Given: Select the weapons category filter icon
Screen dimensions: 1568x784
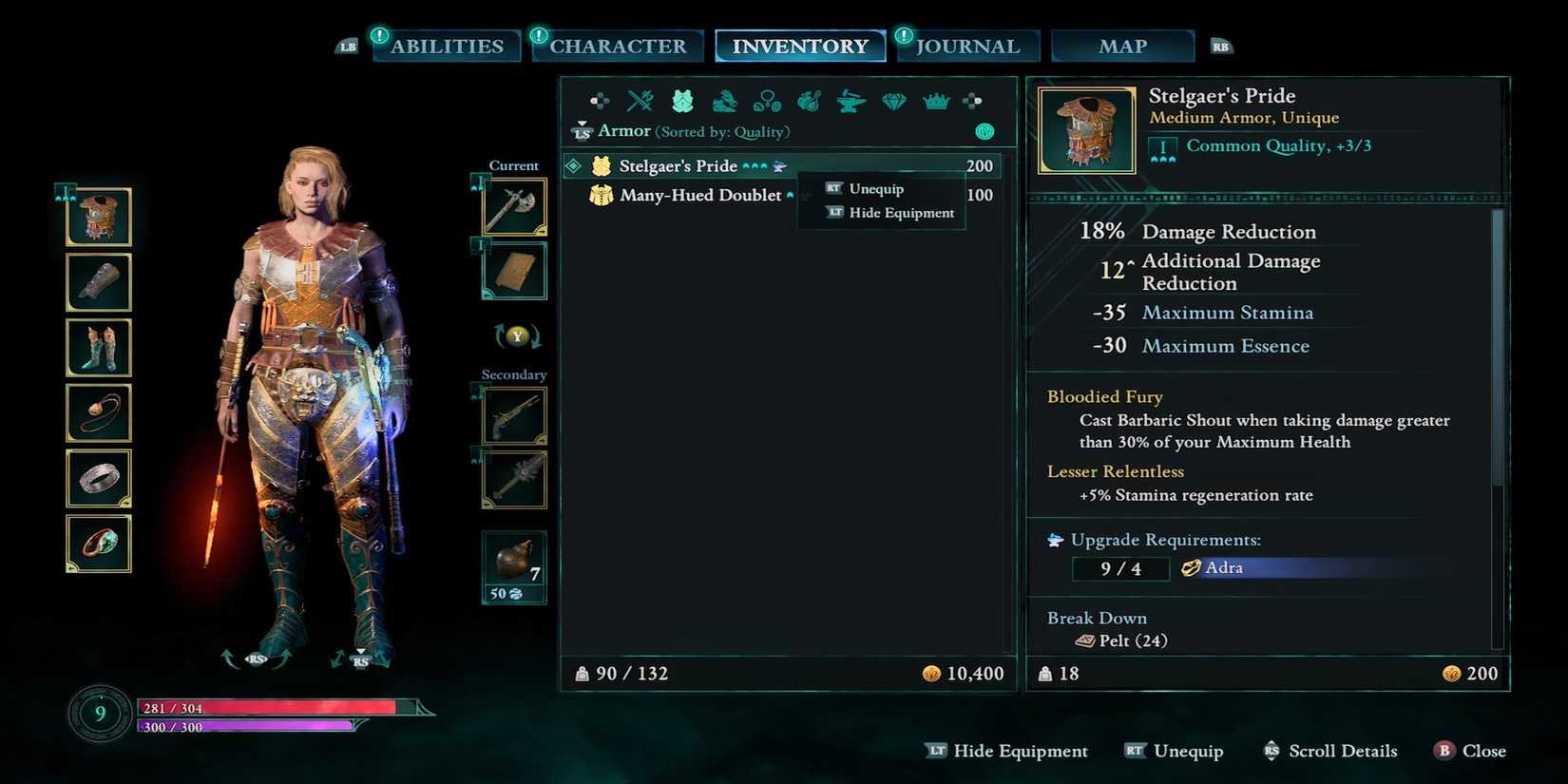Looking at the screenshot, I should tap(641, 100).
